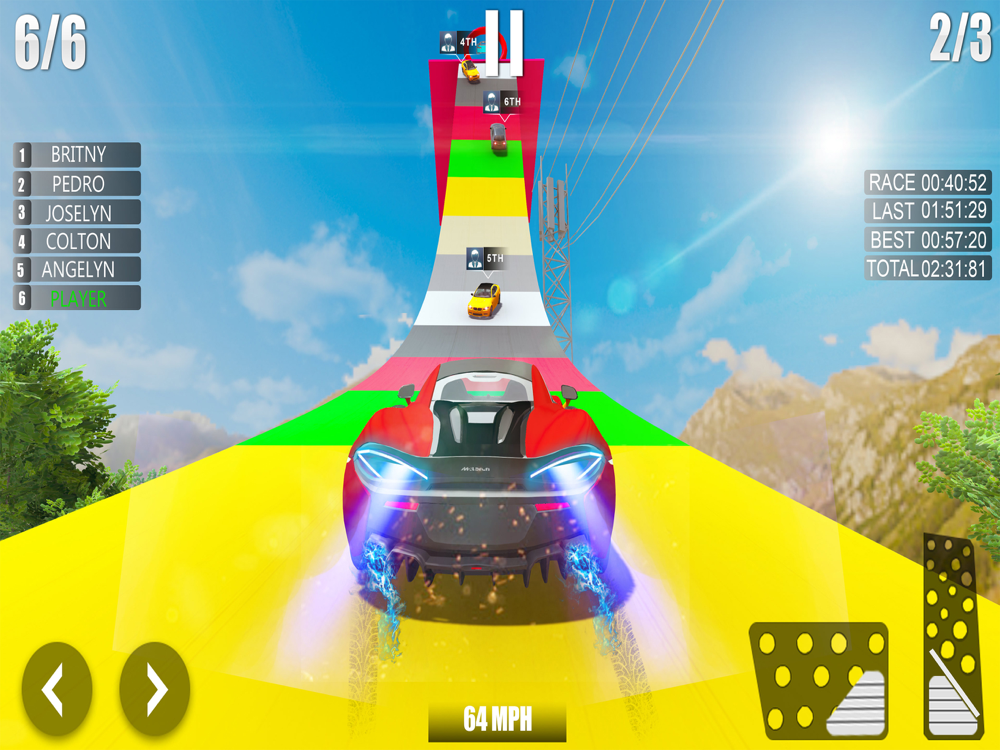Choose Colton's row in the ranking list
This screenshot has height=750, width=1000.
point(77,241)
